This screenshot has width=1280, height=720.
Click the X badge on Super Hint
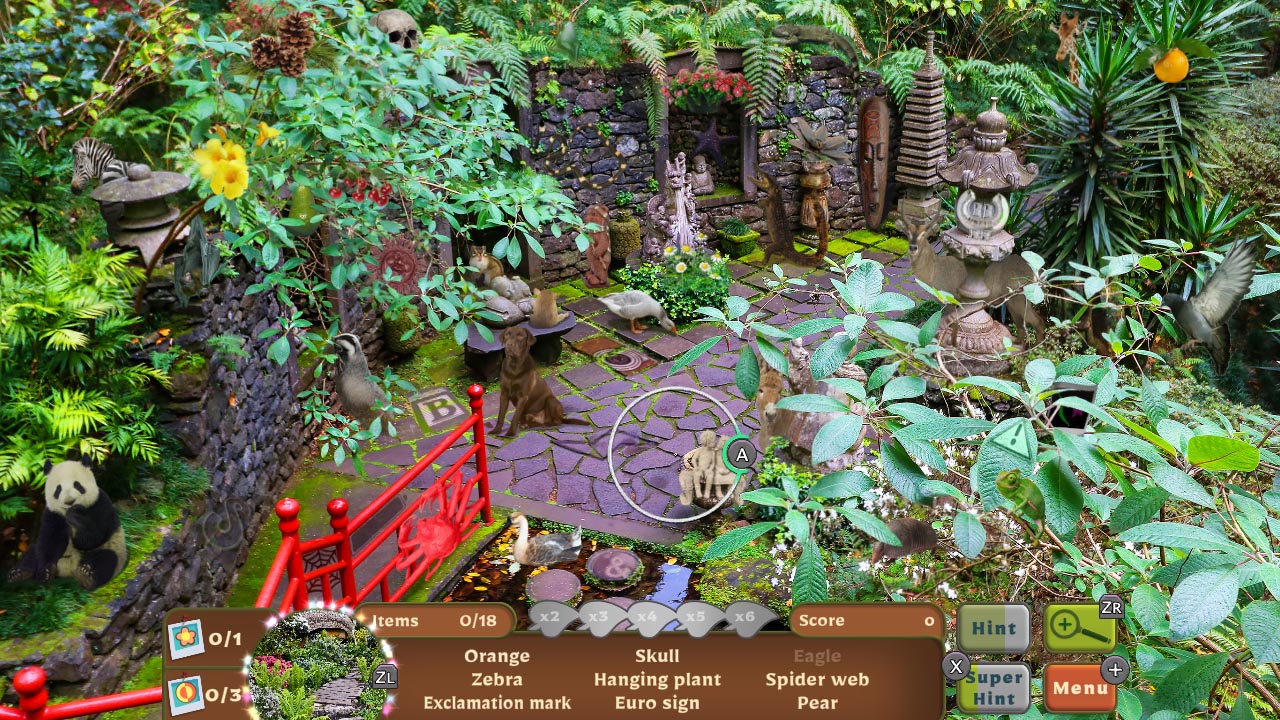click(x=957, y=666)
